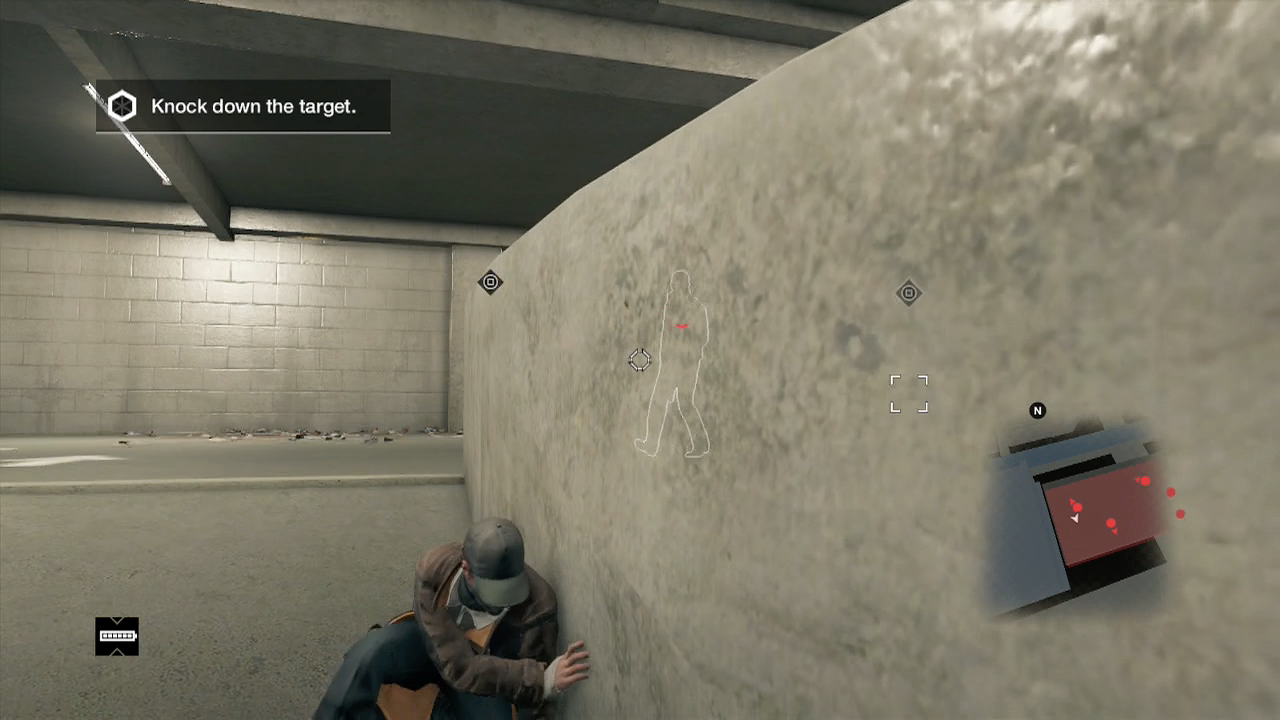The height and width of the screenshot is (720, 1280).
Task: Select the left hackable camera diamond icon
Action: point(490,282)
